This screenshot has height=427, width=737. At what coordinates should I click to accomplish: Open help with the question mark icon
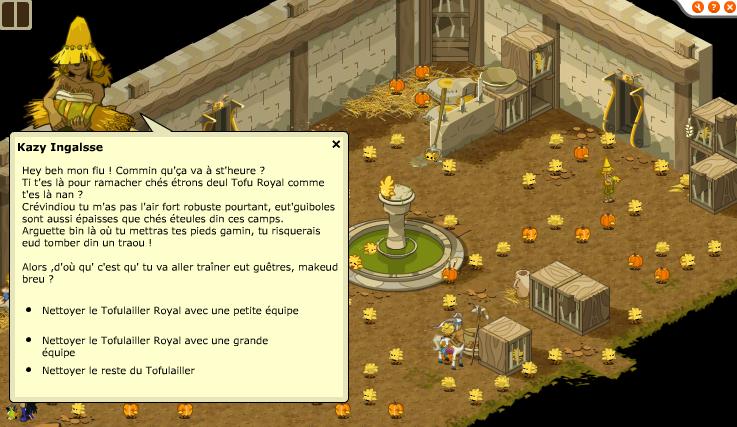[714, 7]
